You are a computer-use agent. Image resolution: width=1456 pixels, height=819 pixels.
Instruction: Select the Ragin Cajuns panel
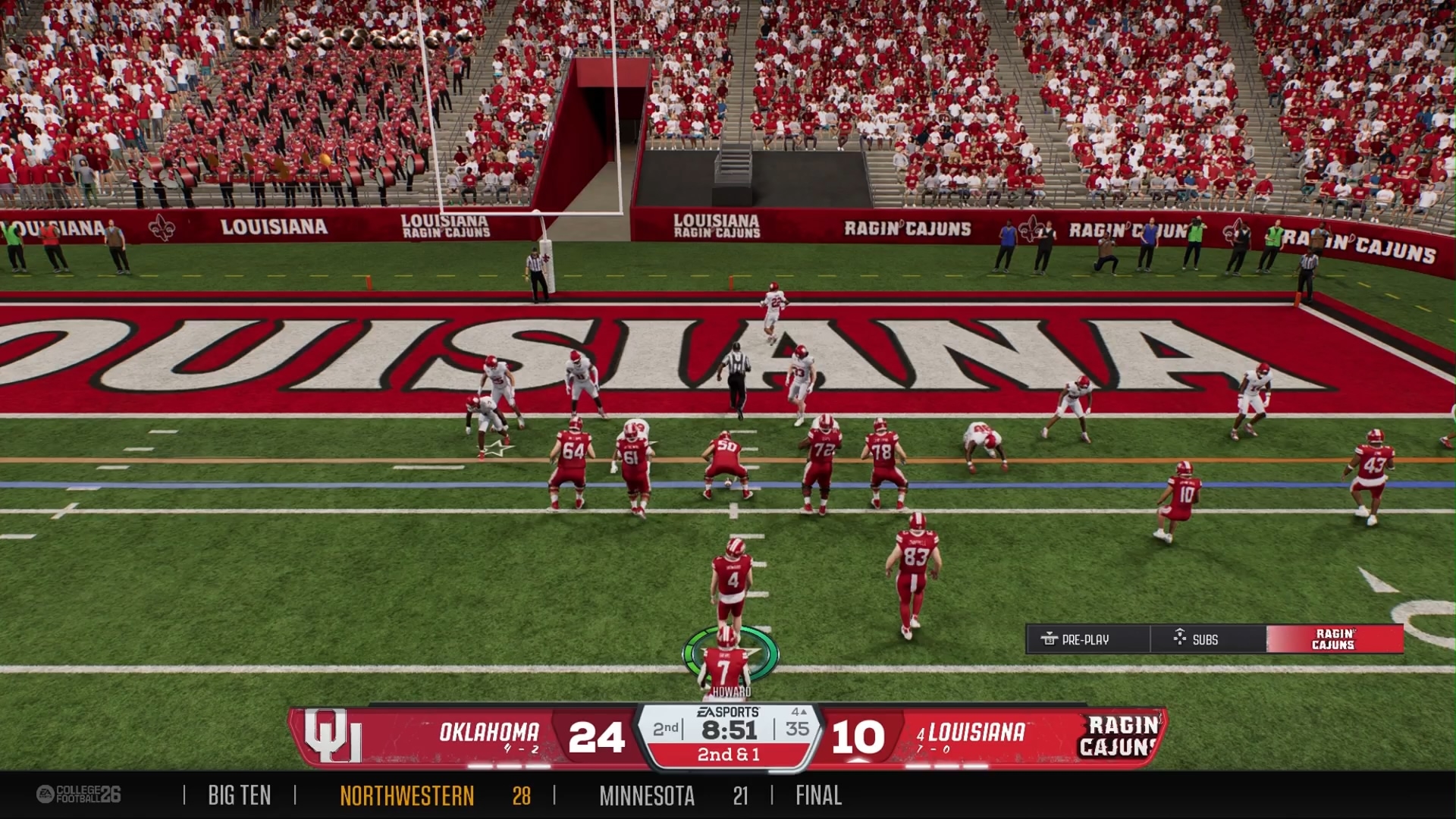pos(1334,639)
